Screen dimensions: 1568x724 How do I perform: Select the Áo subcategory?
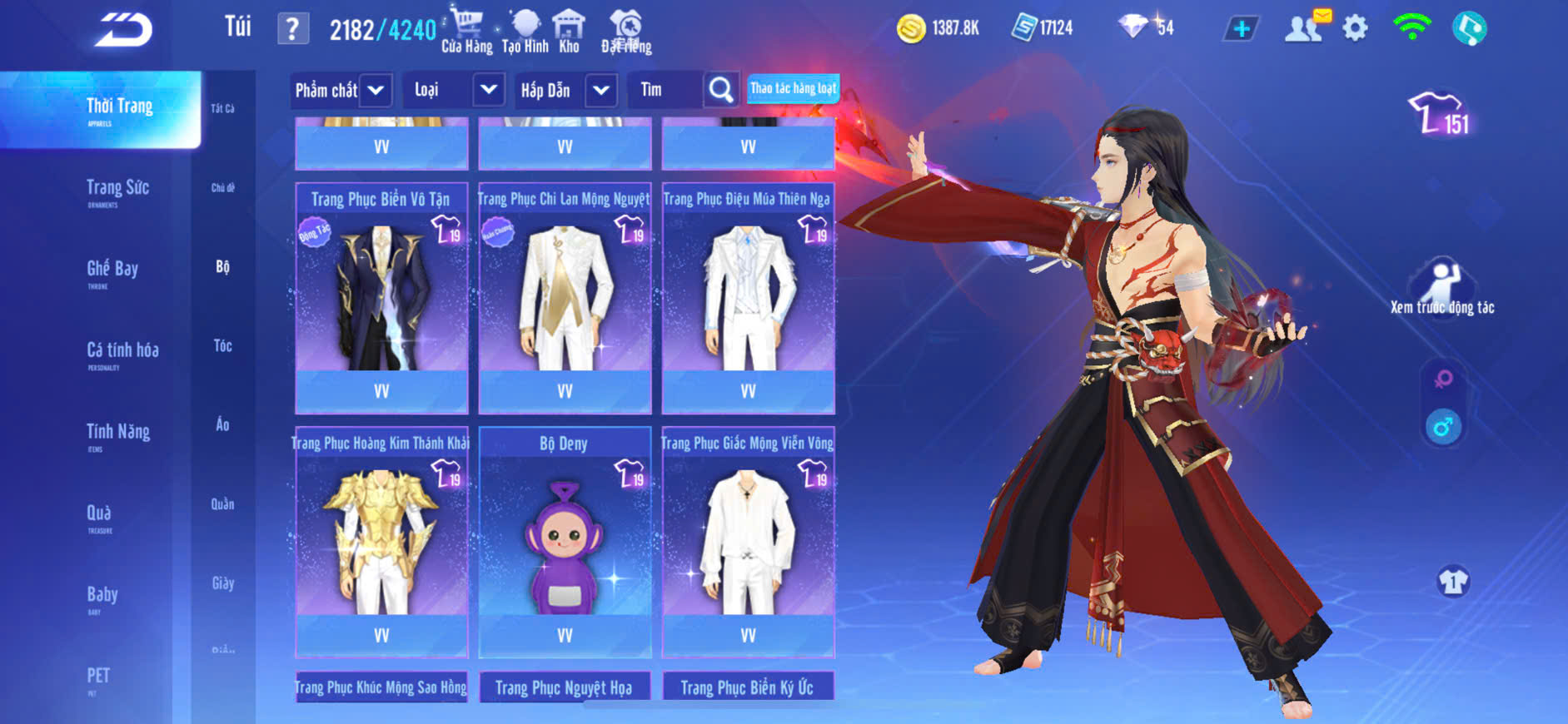tap(222, 425)
